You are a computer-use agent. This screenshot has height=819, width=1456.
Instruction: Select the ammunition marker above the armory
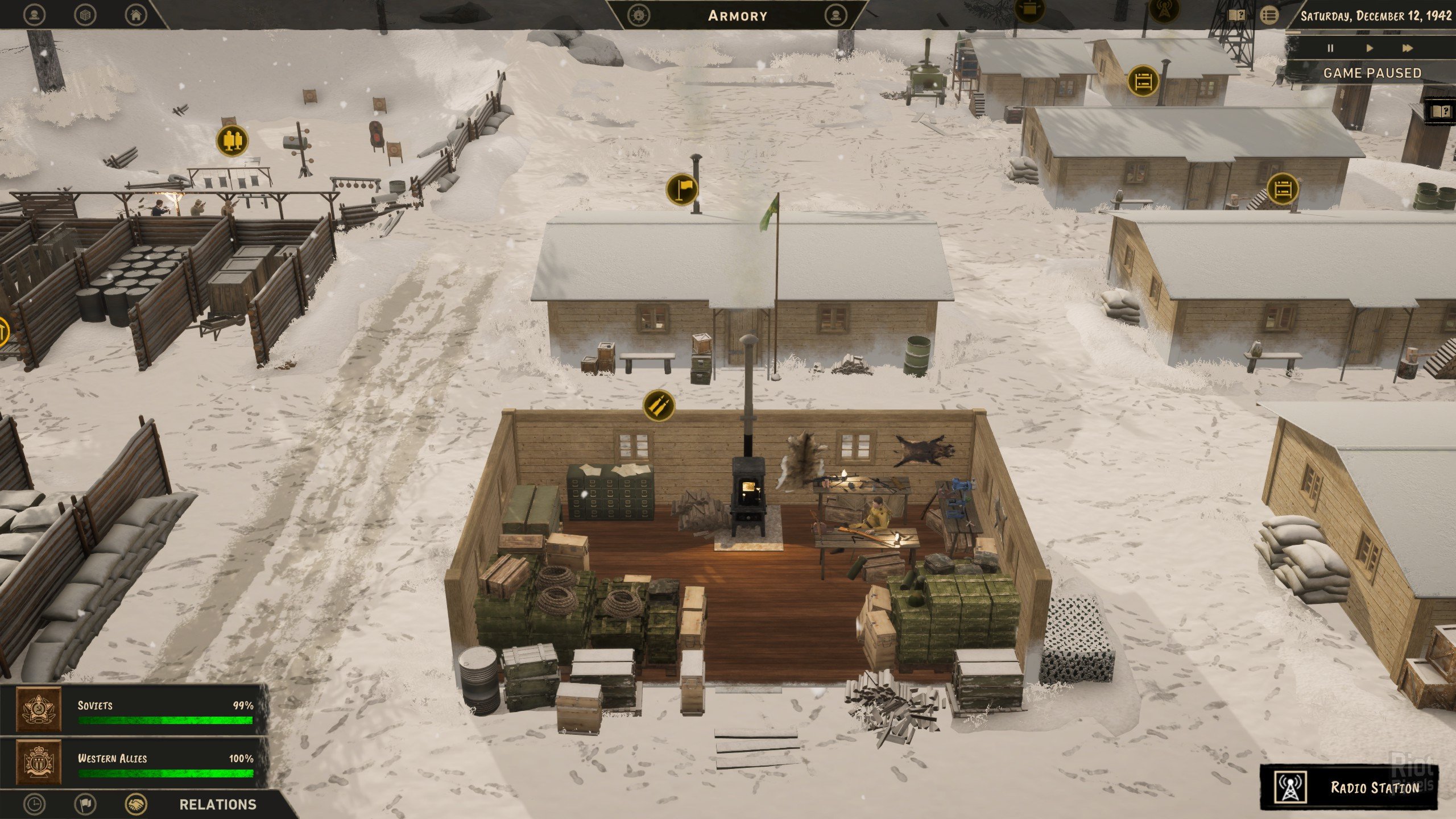click(x=659, y=406)
